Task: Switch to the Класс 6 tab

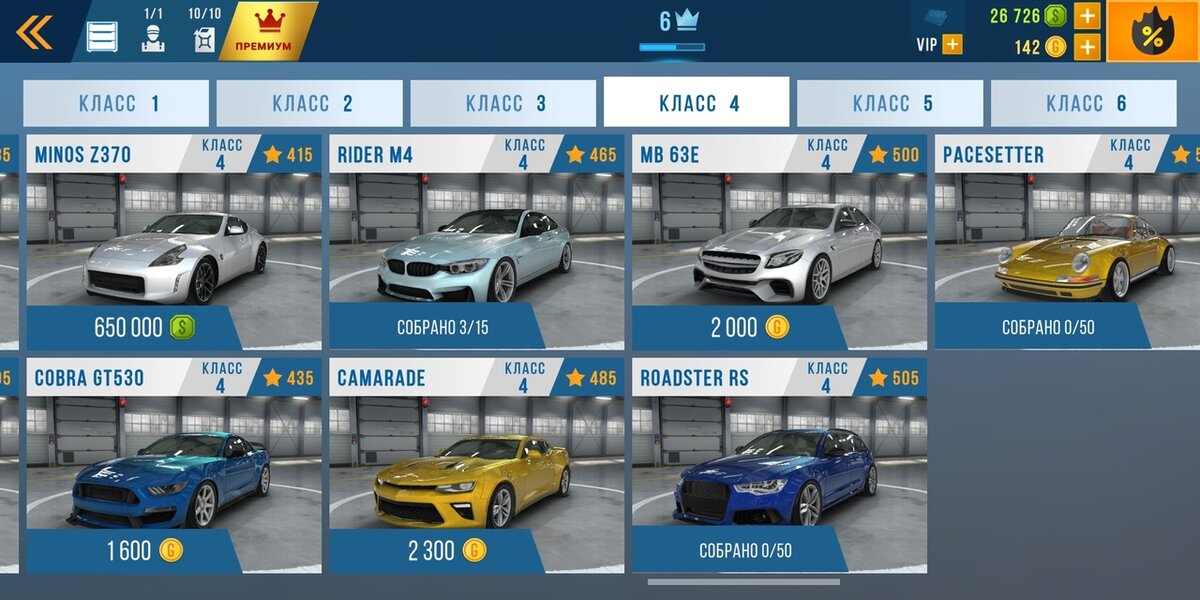Action: tap(1084, 103)
